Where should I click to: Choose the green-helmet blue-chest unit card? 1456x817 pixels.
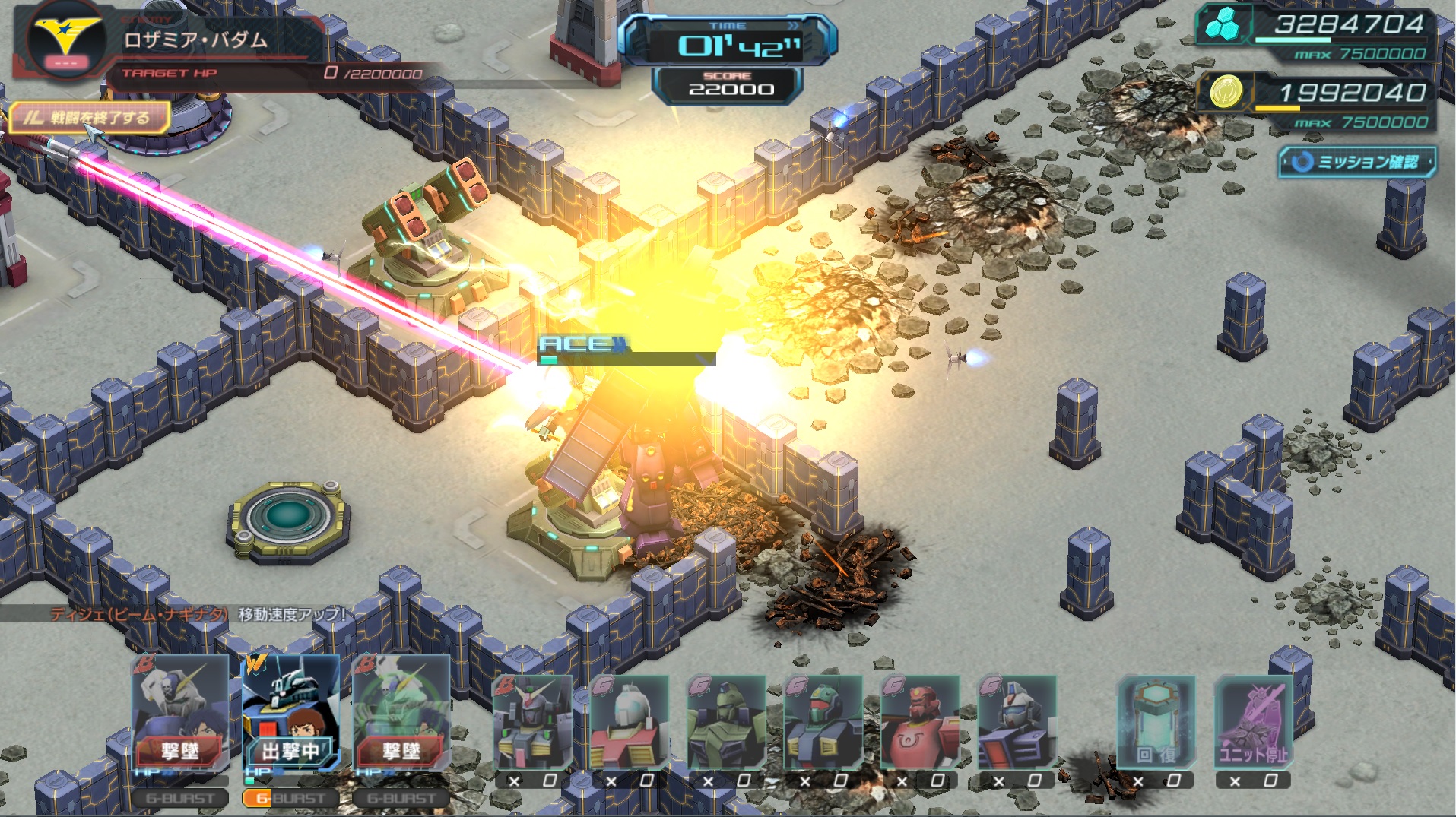823,722
